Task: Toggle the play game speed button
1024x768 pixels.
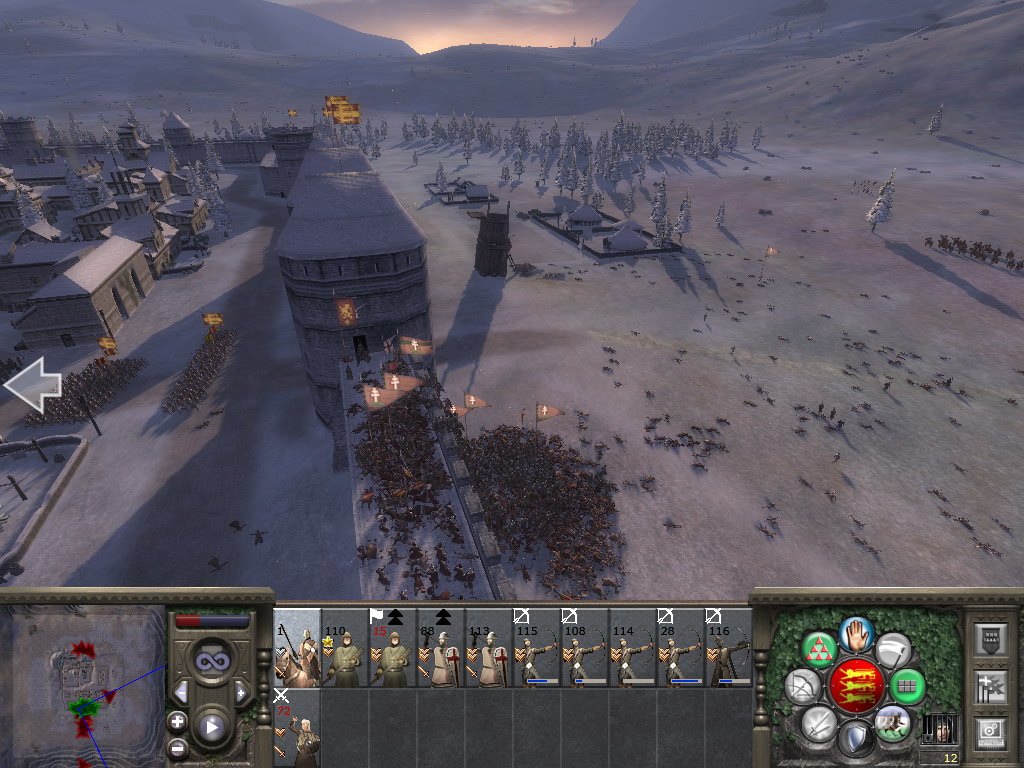Action: pos(212,727)
